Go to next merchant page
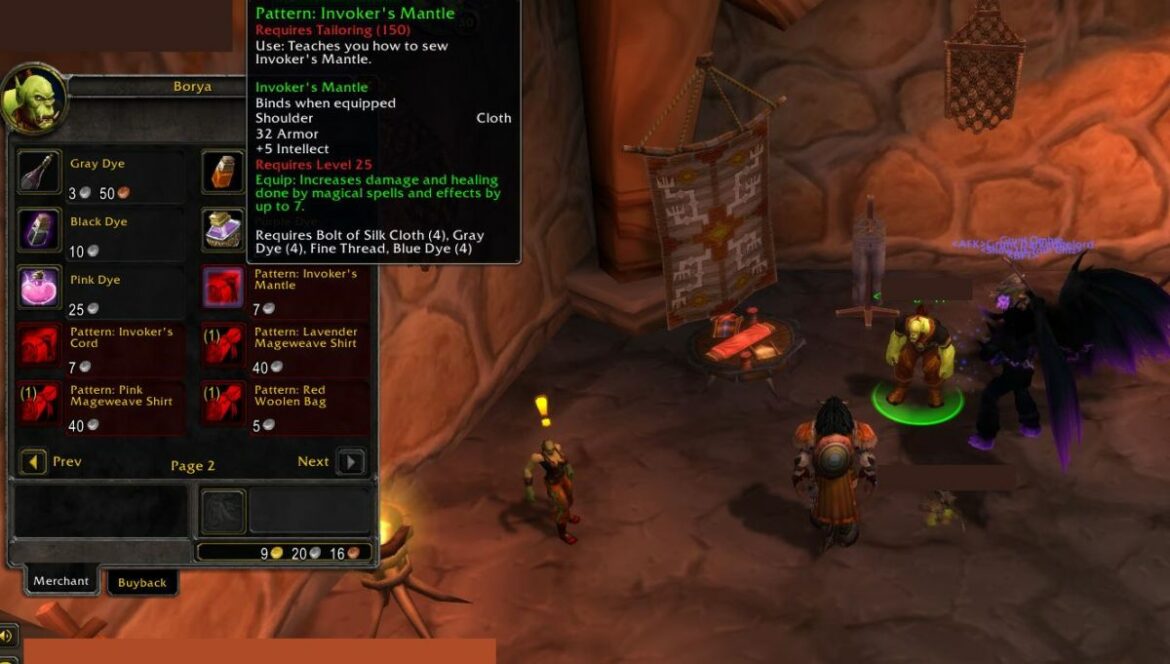This screenshot has width=1170, height=664. click(350, 462)
